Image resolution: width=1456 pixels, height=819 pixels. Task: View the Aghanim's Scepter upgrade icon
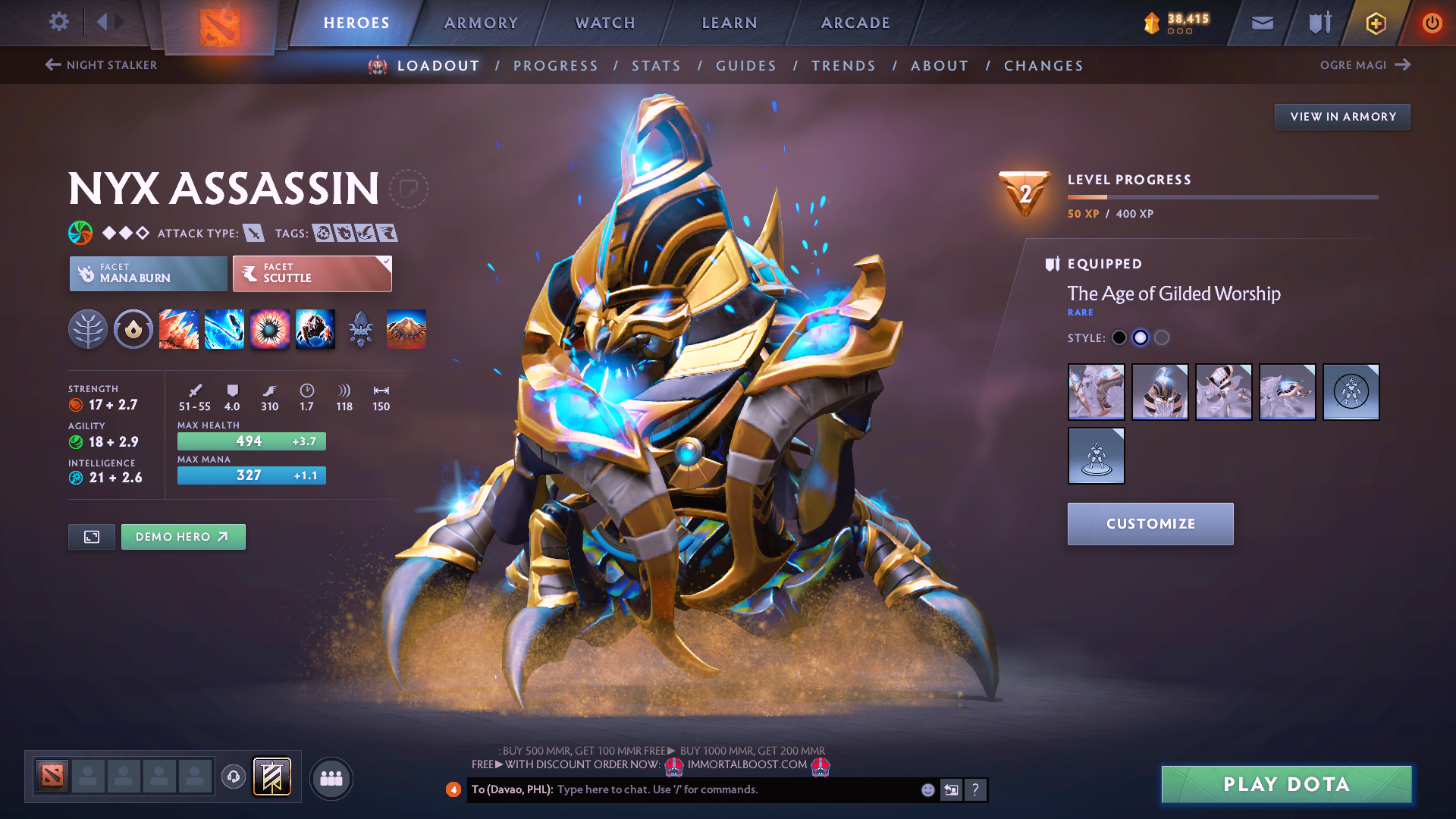361,329
